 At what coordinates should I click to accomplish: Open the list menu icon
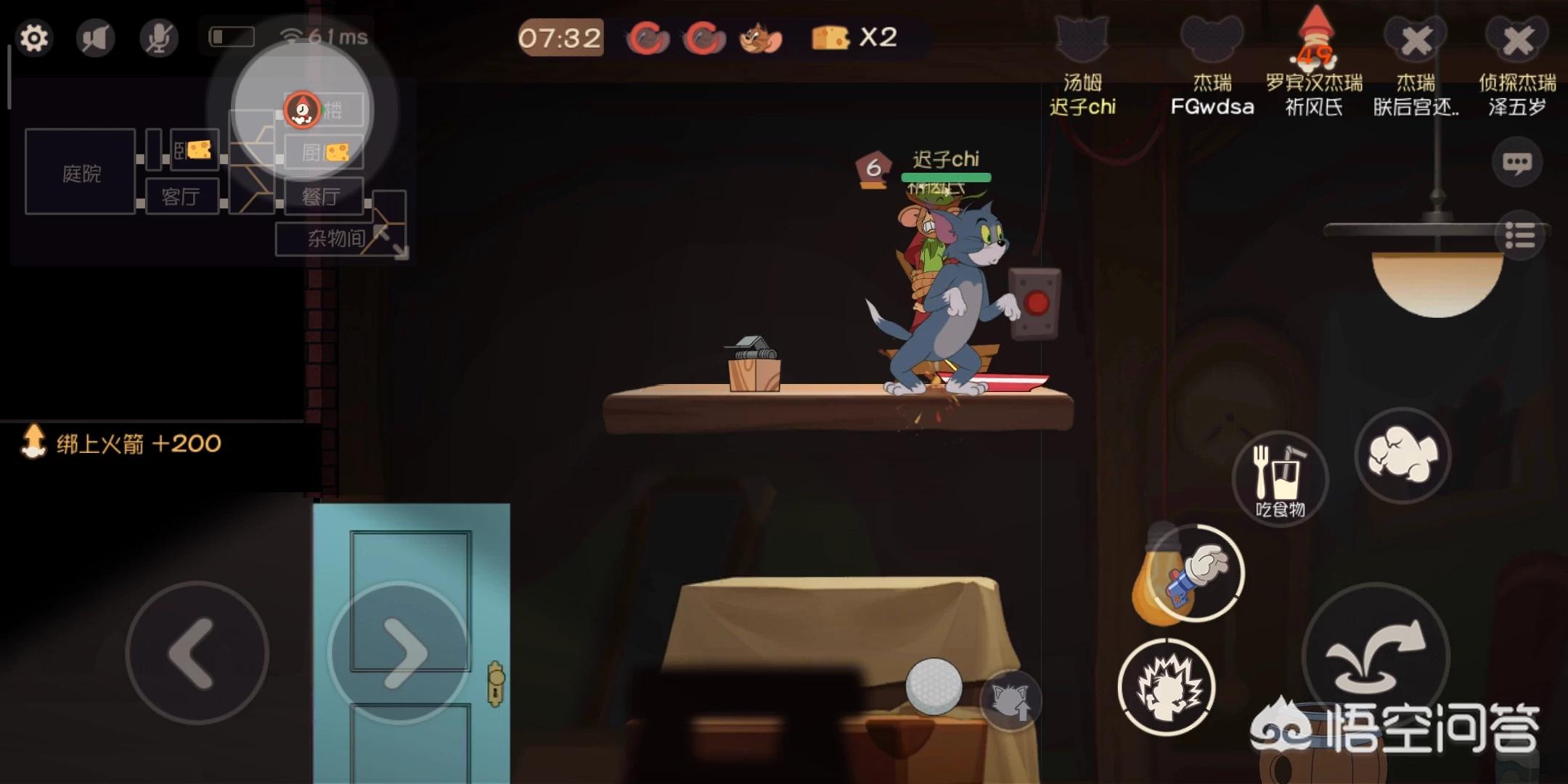(1519, 235)
